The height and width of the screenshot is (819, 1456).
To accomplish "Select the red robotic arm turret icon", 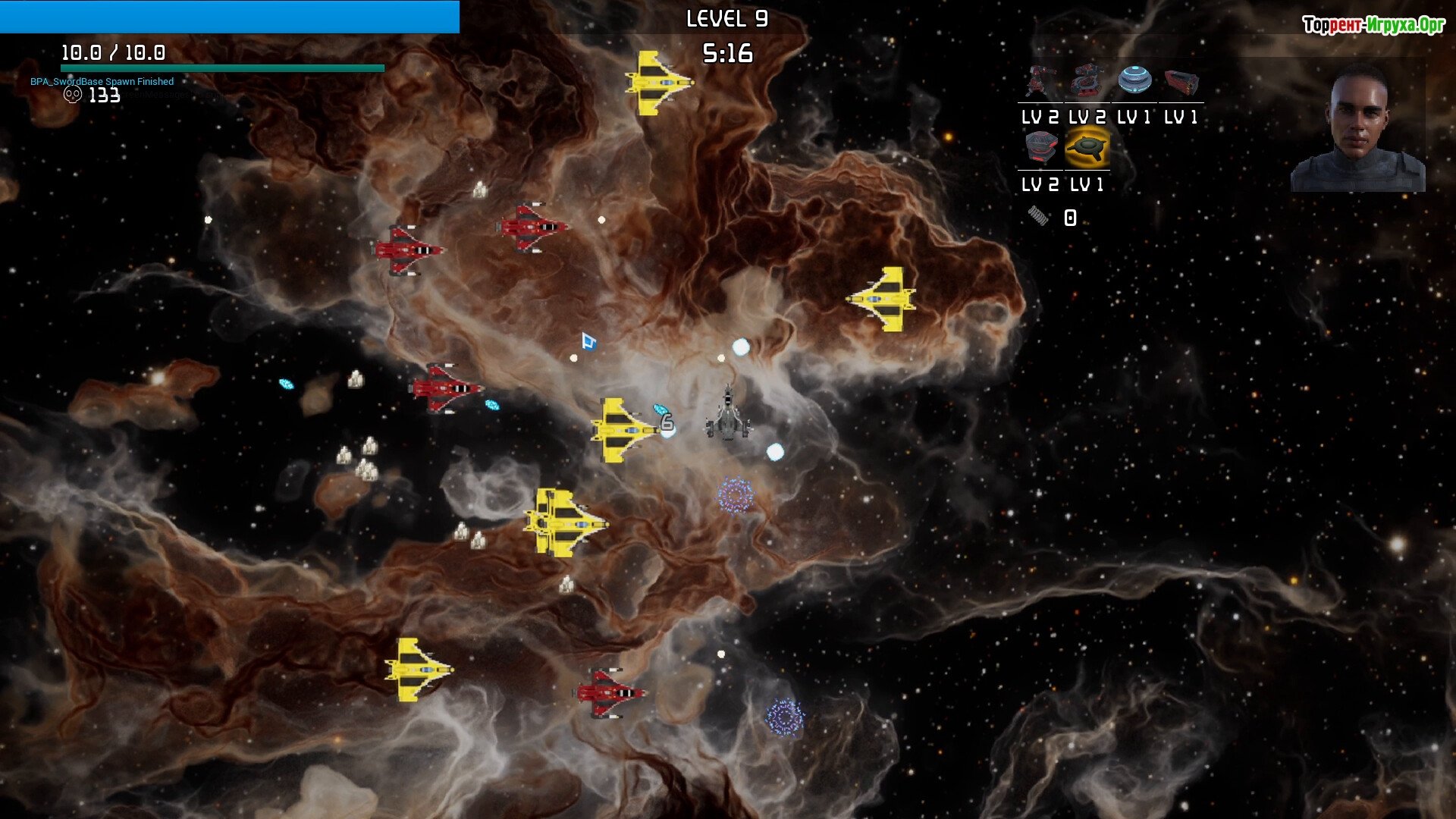I will (1040, 81).
